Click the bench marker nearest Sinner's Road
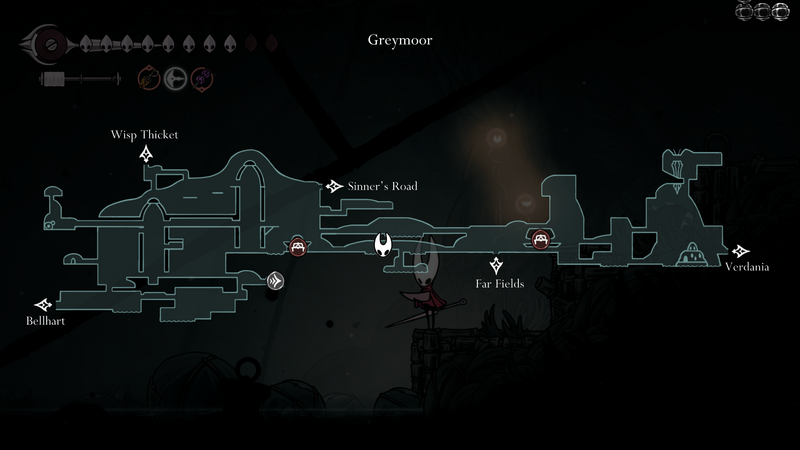 click(x=297, y=246)
